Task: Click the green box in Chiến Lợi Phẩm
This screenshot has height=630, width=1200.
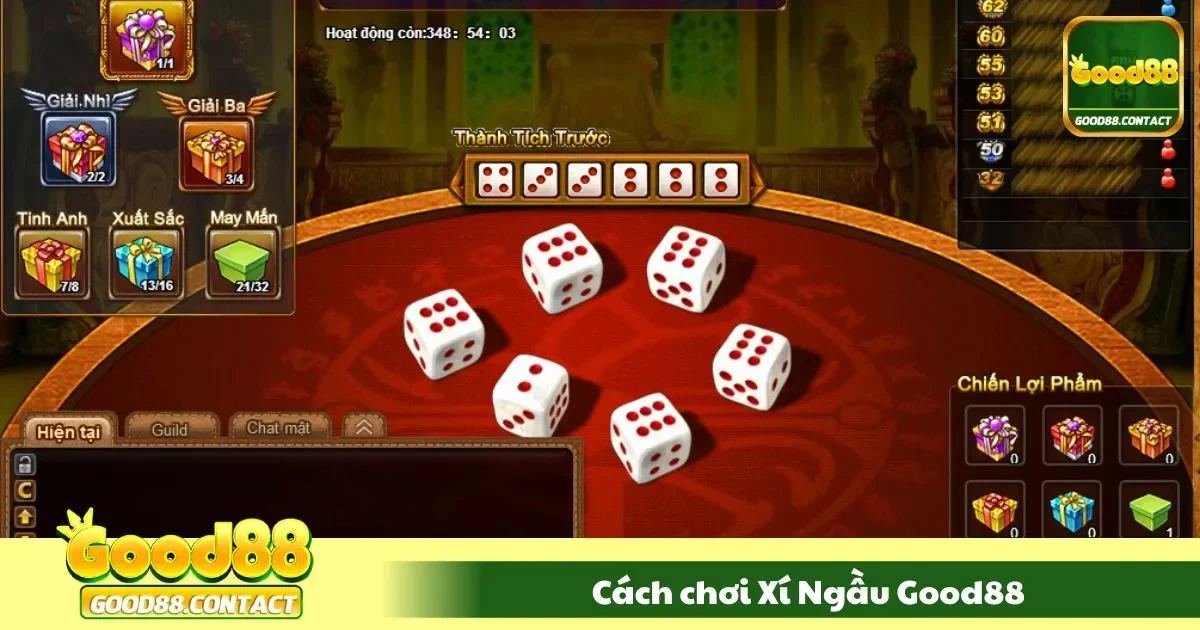Action: tap(1148, 512)
